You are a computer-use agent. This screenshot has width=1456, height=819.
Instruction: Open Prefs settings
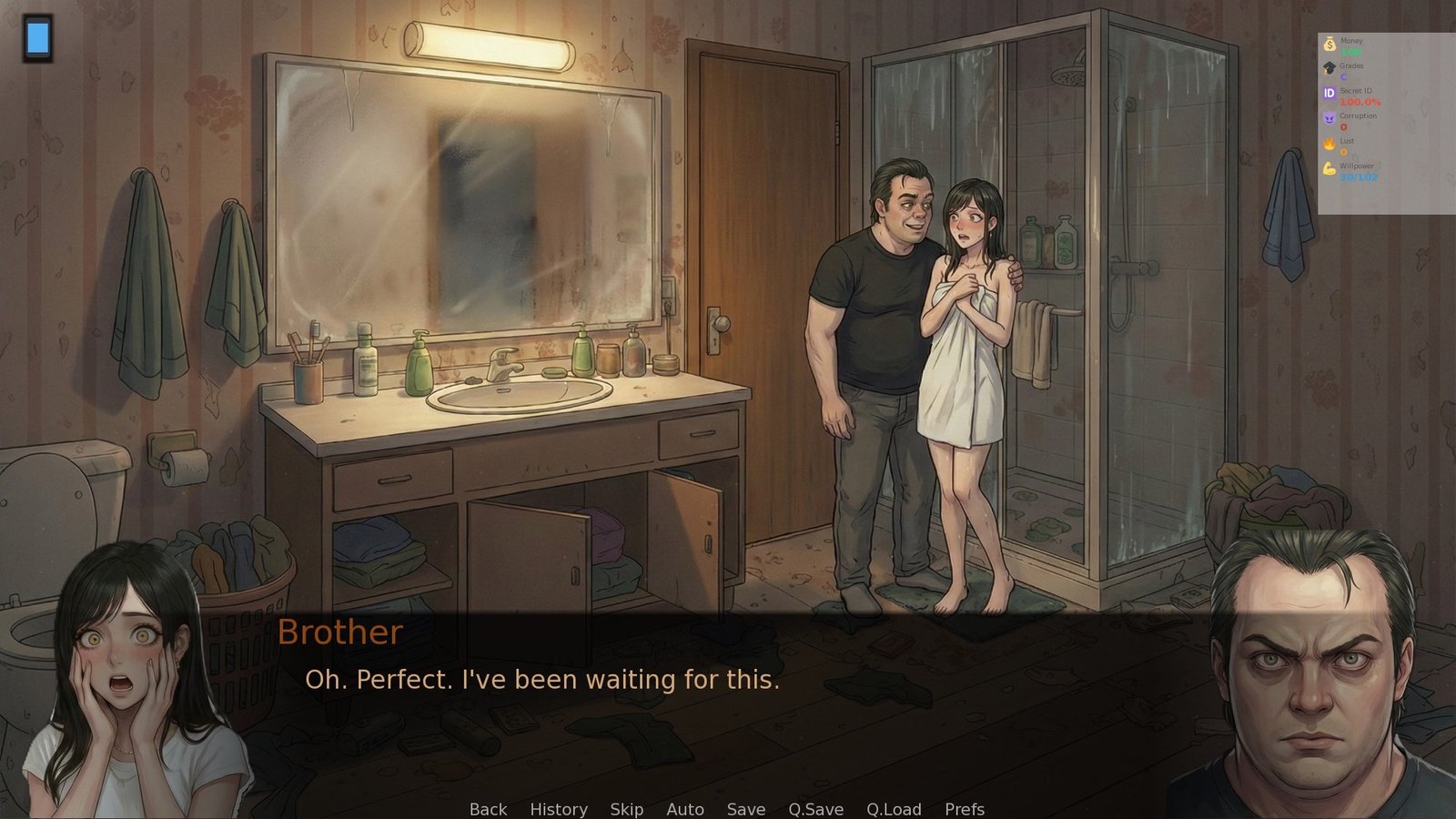pyautogui.click(x=965, y=809)
